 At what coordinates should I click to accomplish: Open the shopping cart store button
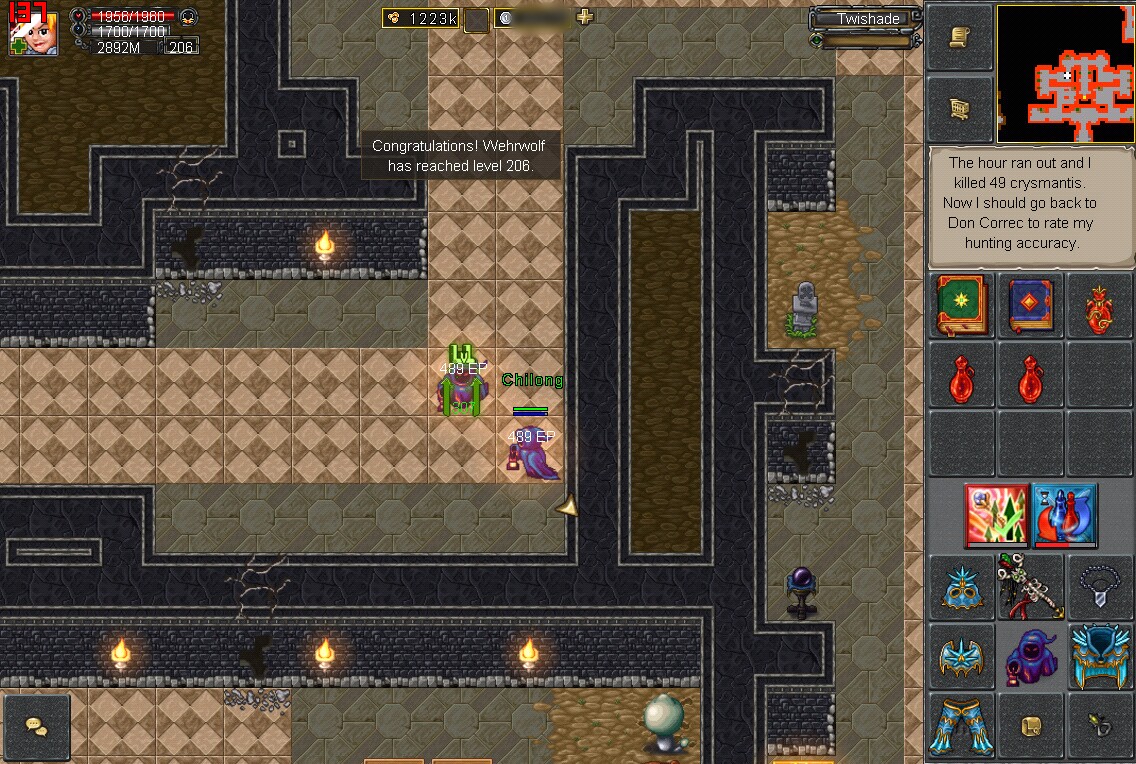tap(959, 109)
